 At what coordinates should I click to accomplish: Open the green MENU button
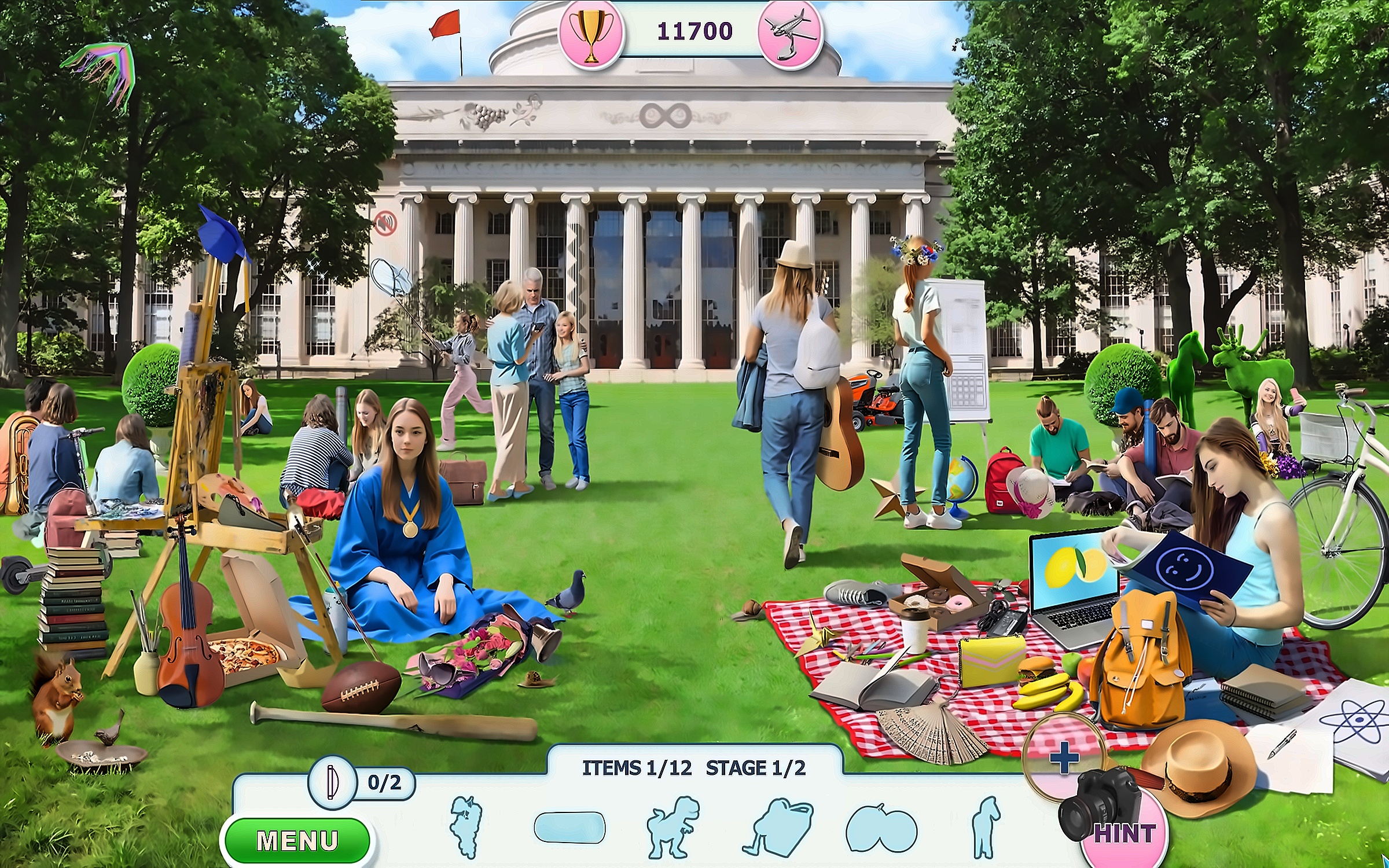[297, 840]
